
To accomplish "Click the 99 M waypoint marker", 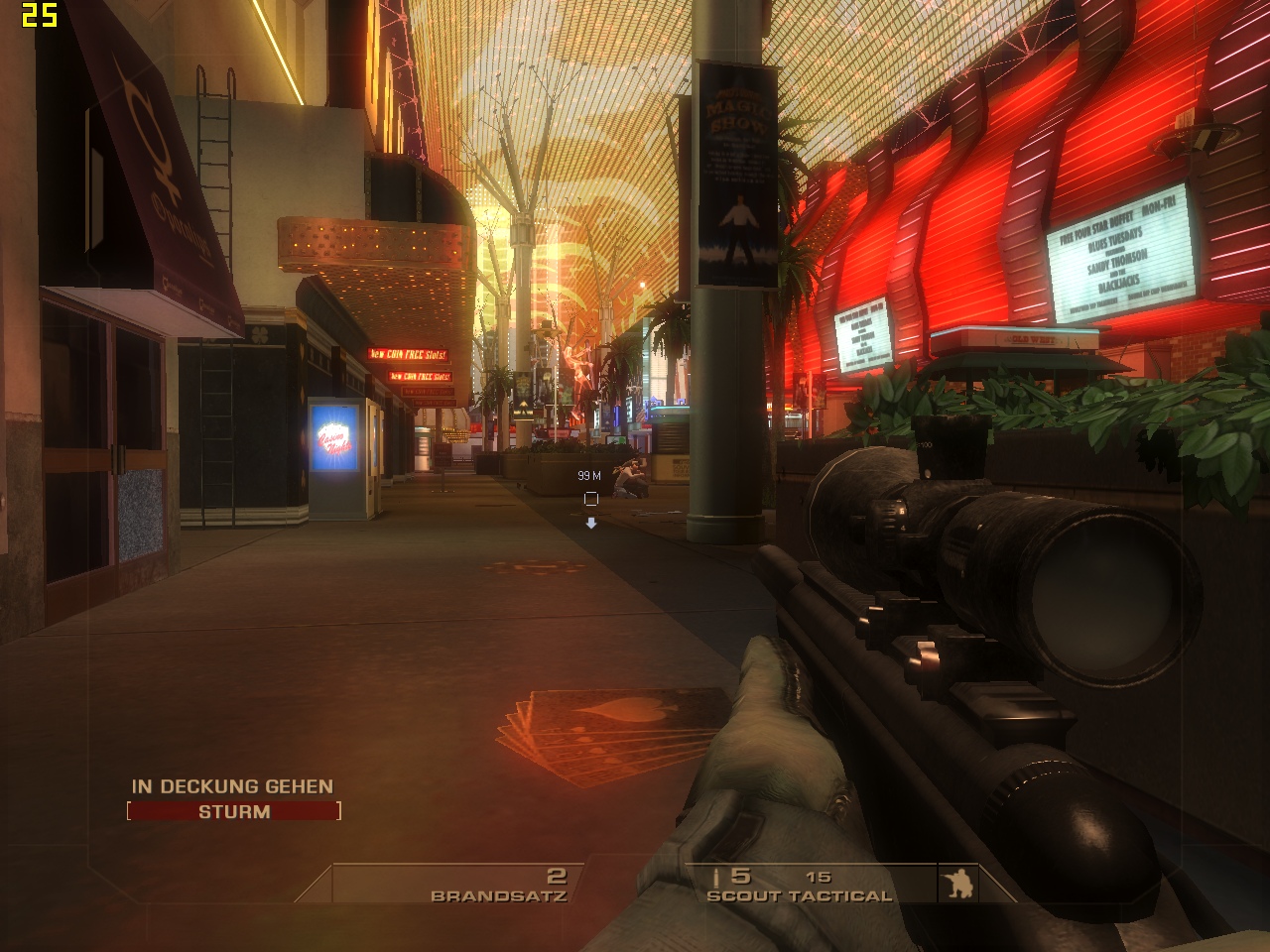I will point(590,499).
